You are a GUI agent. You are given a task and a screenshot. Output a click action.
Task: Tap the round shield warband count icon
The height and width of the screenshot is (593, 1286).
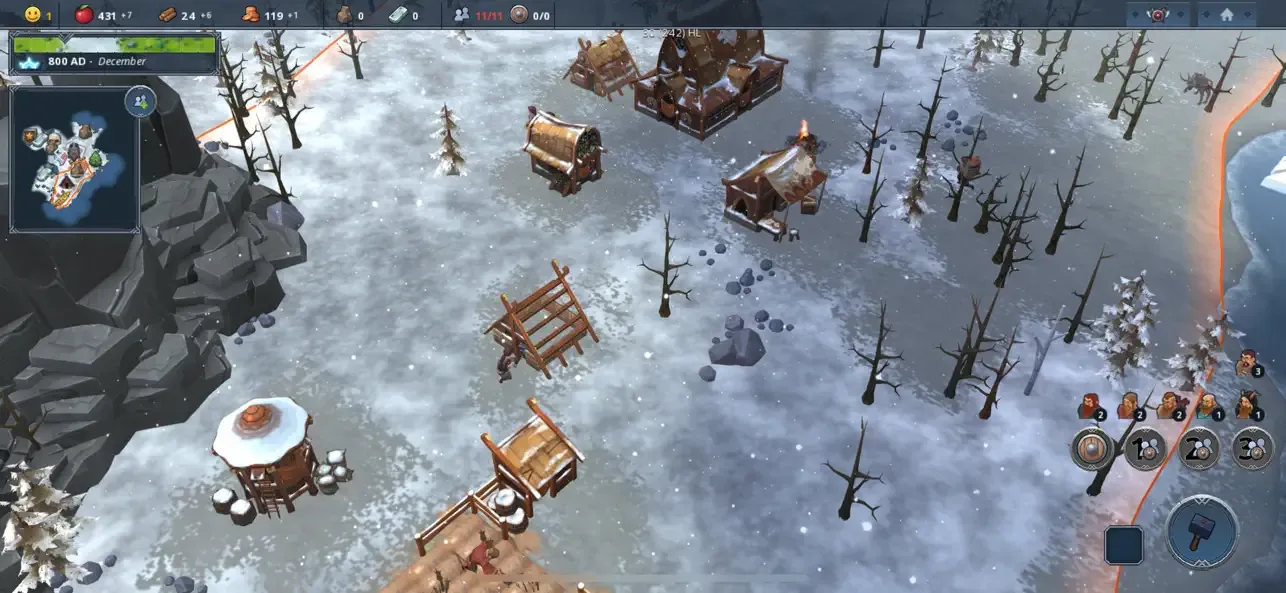tap(519, 15)
